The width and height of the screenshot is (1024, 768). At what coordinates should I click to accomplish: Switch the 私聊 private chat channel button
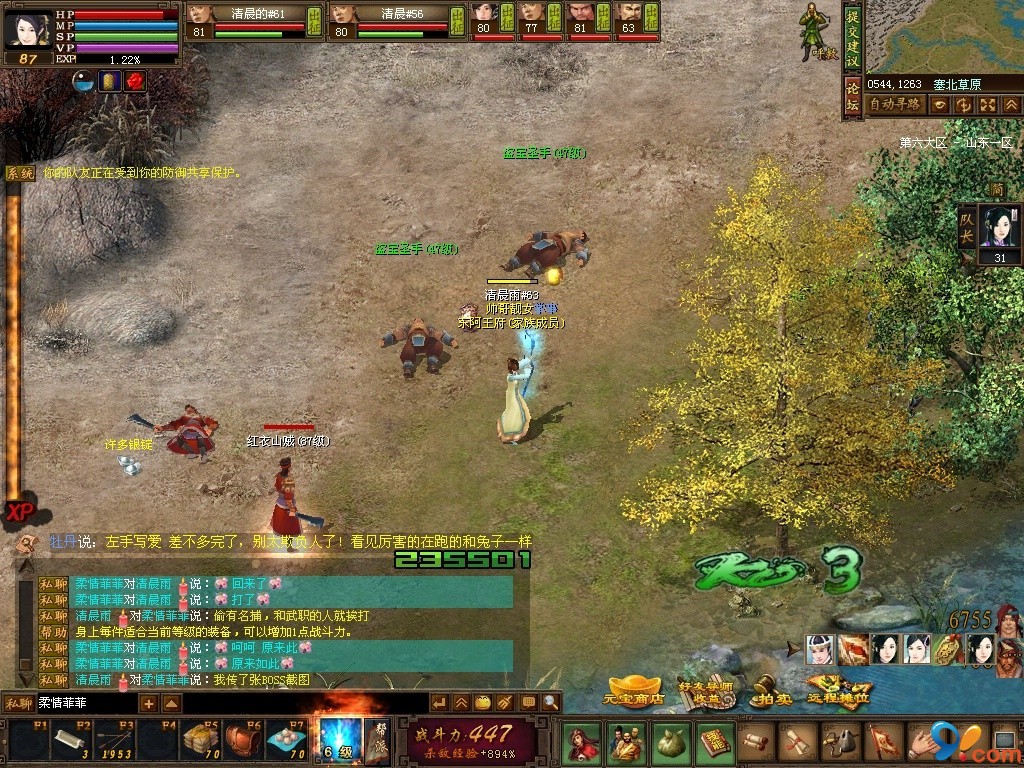[x=18, y=703]
